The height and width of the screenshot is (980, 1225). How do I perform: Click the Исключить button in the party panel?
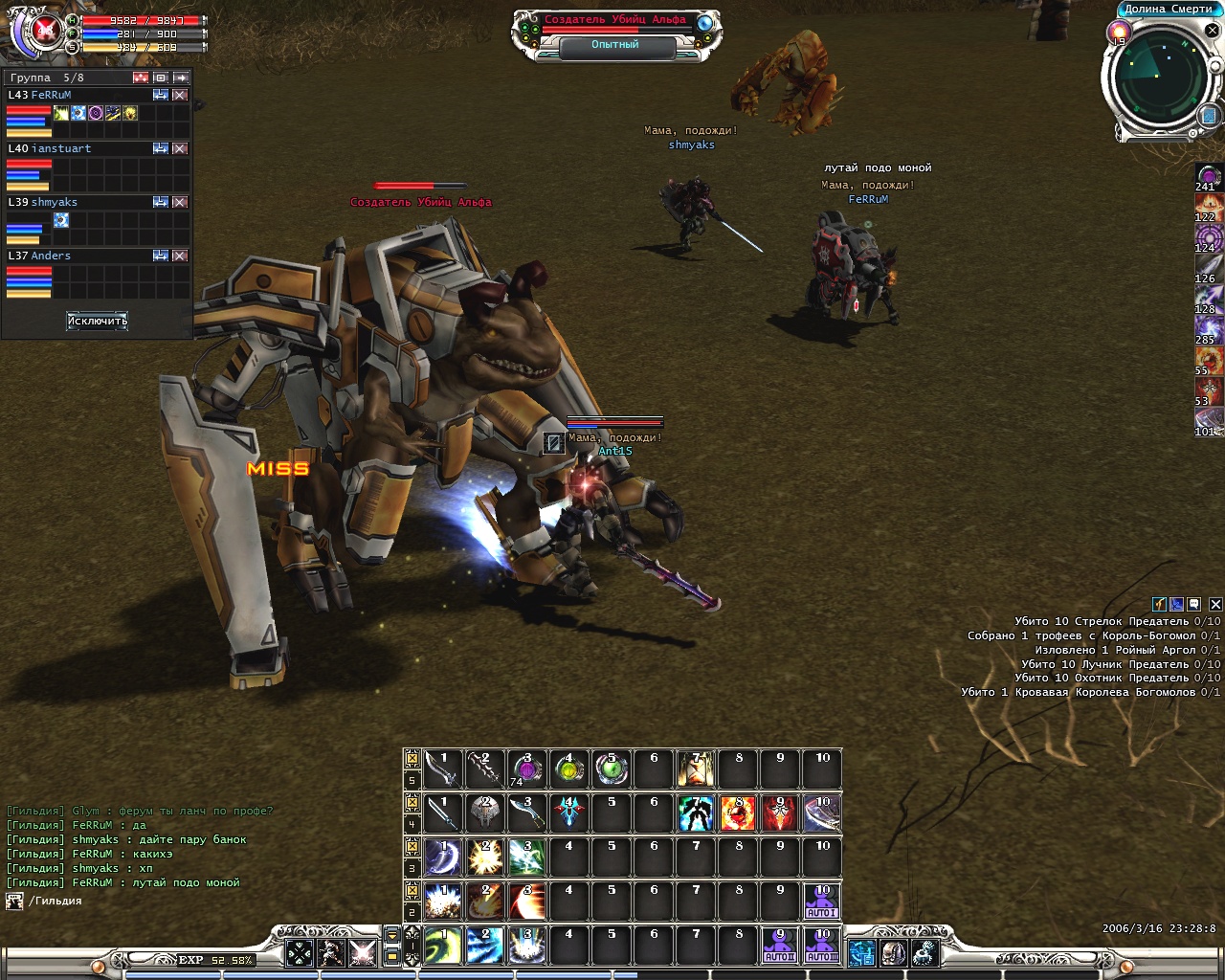97,321
